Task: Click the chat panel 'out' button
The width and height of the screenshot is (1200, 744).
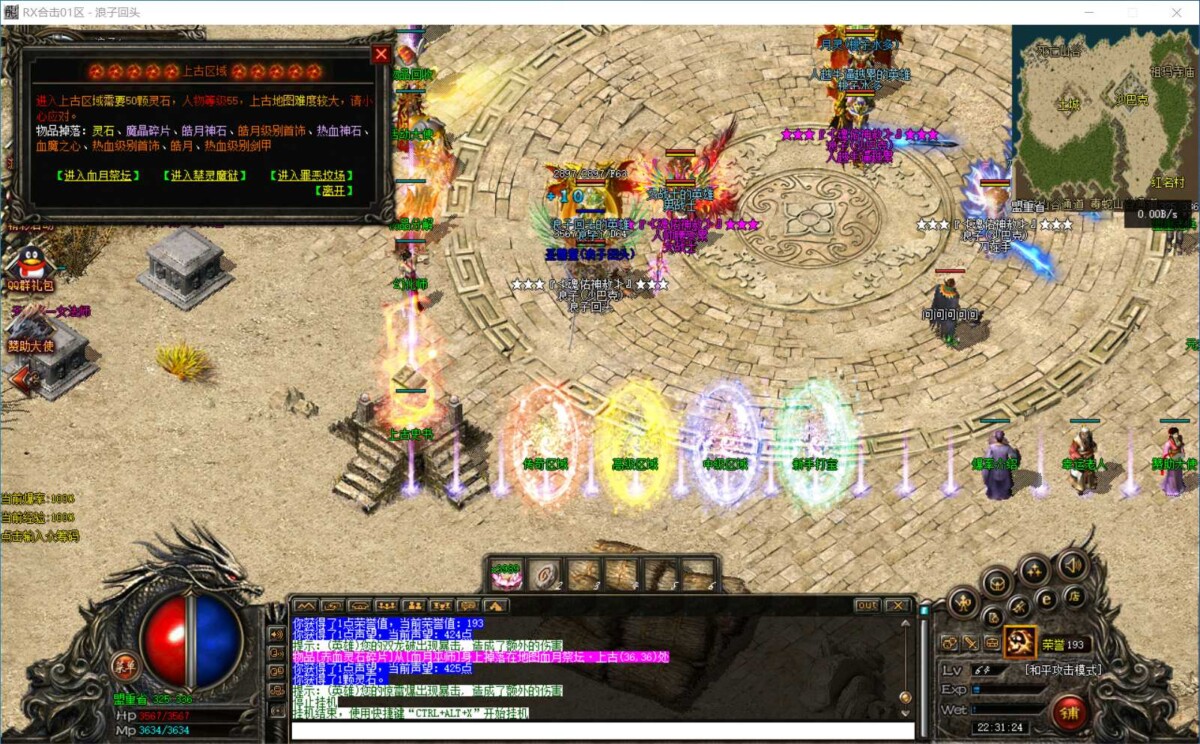Action: 867,605
